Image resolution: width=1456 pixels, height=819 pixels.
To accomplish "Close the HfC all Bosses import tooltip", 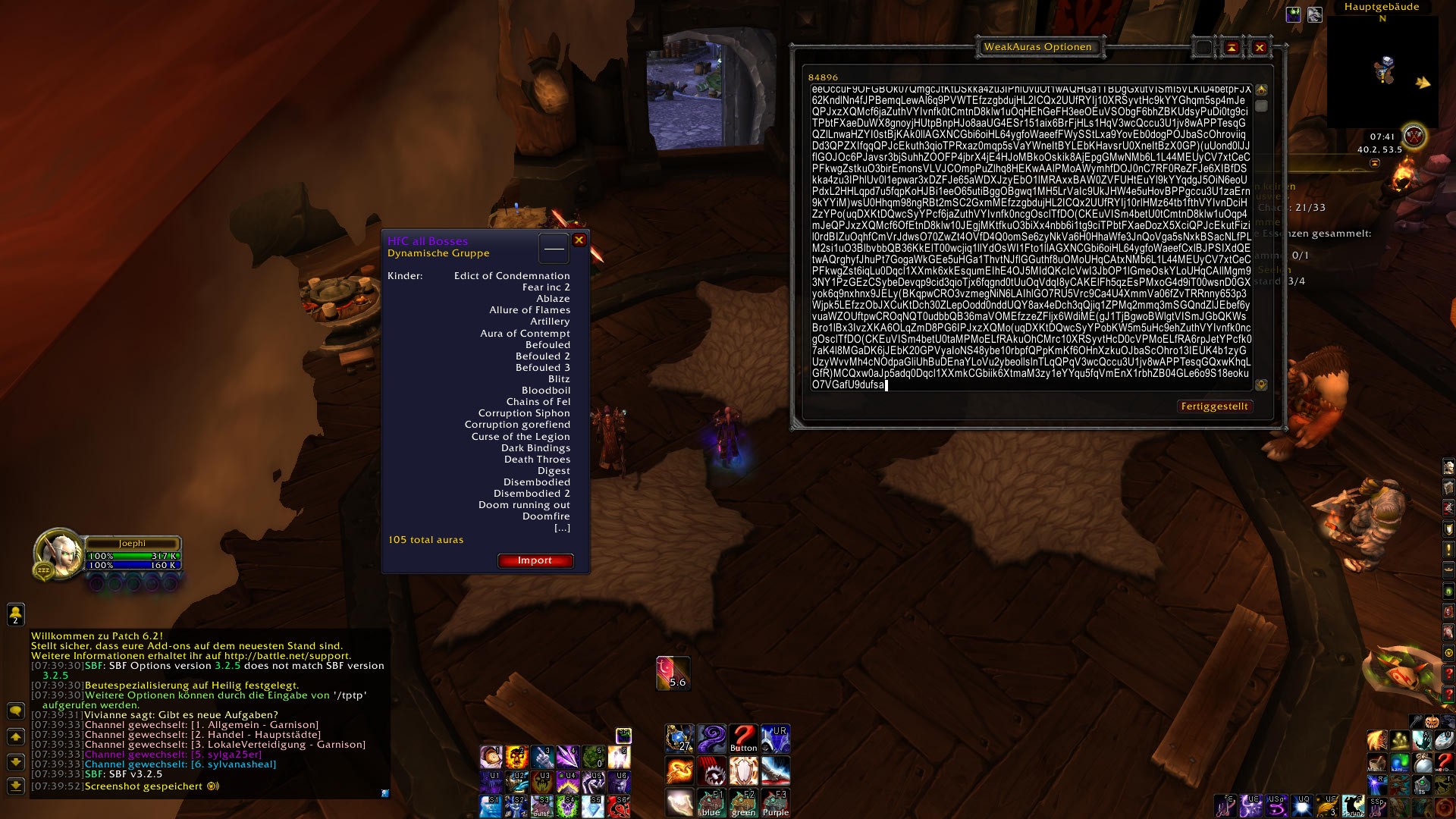I will click(x=579, y=240).
